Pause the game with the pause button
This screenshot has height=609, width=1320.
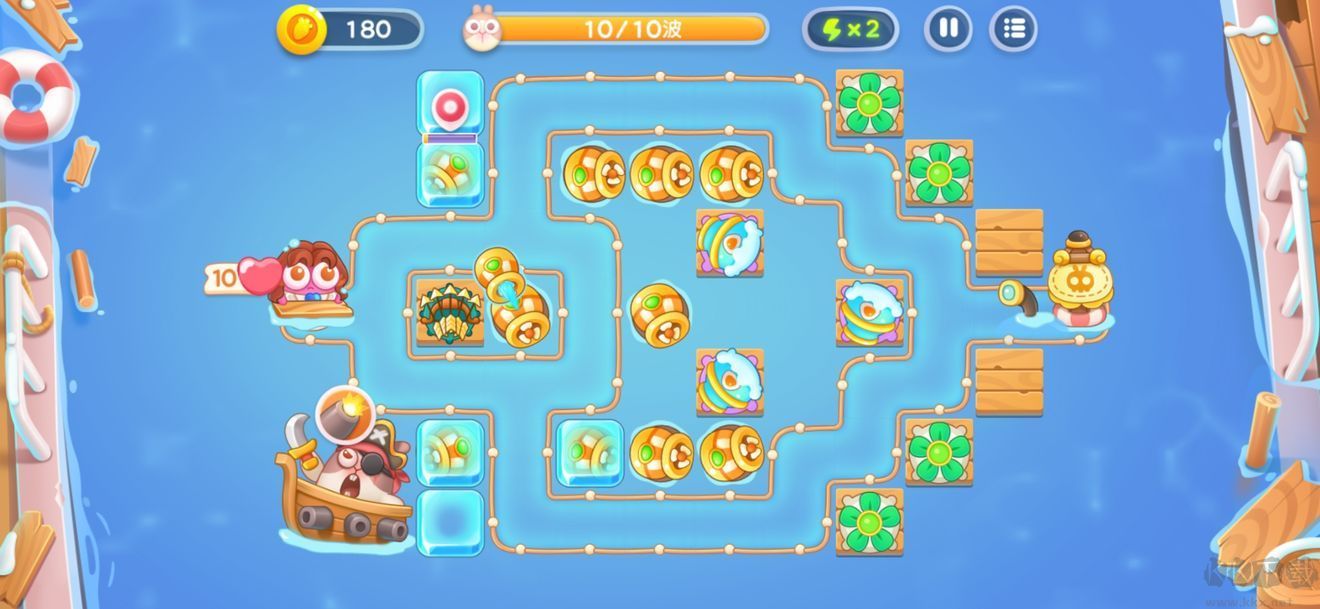948,29
